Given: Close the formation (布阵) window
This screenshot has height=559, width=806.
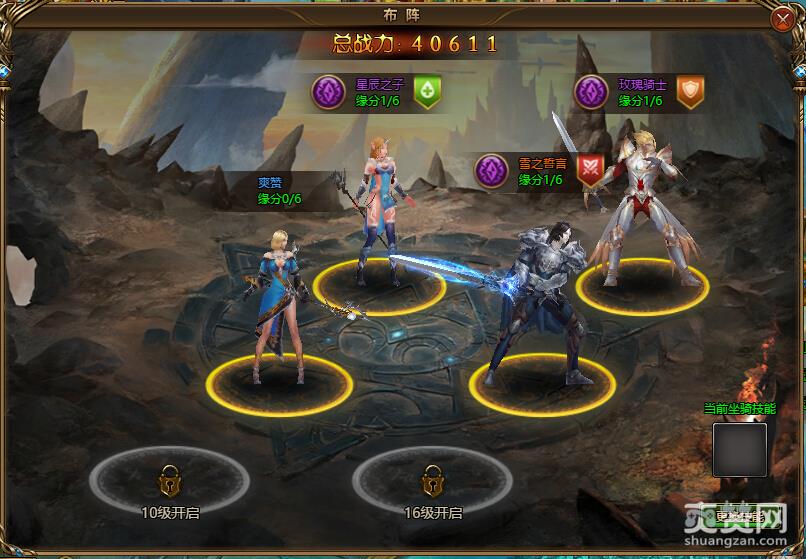Looking at the screenshot, I should (783, 20).
